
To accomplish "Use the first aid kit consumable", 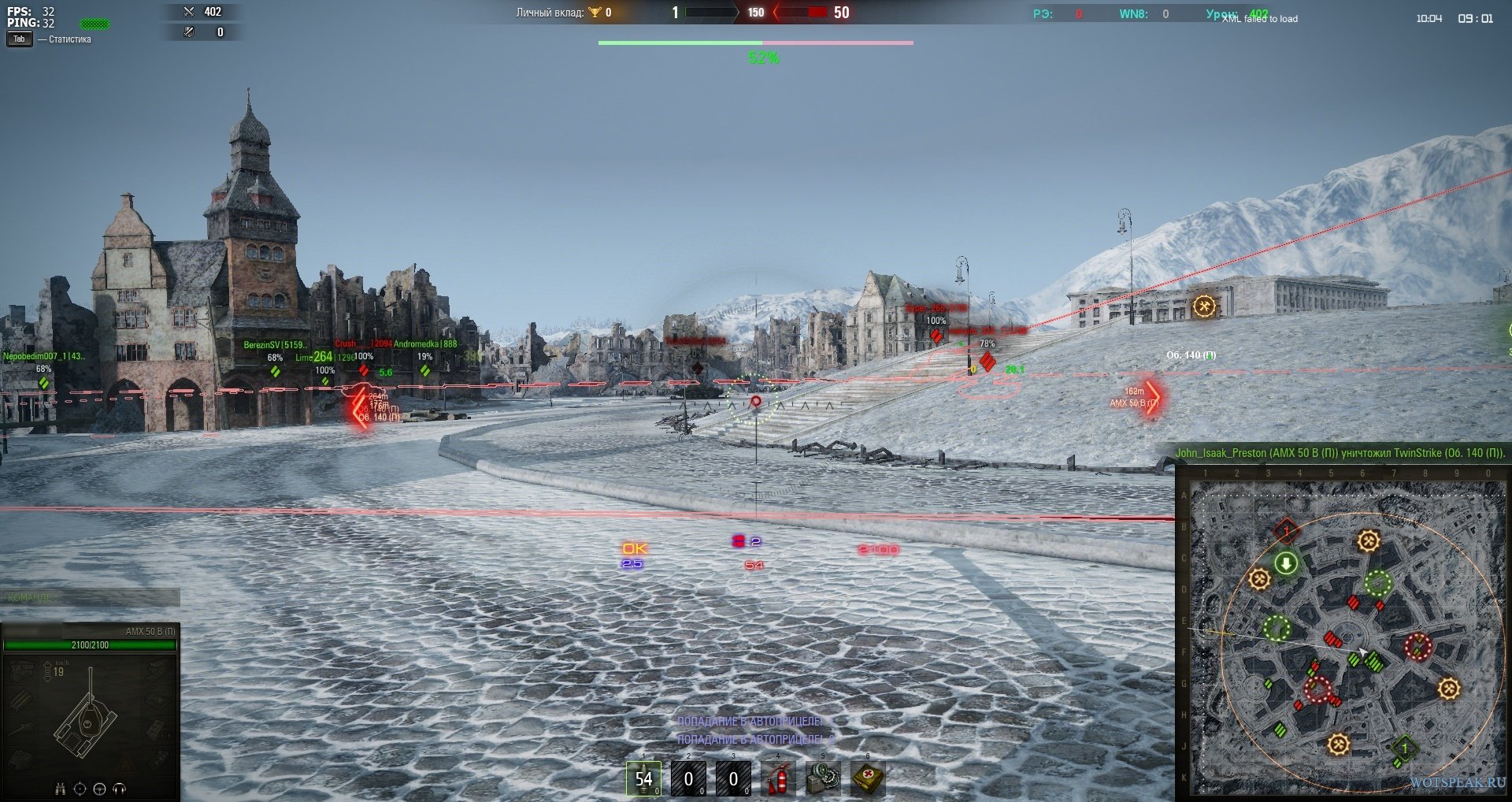I will pyautogui.click(x=868, y=779).
